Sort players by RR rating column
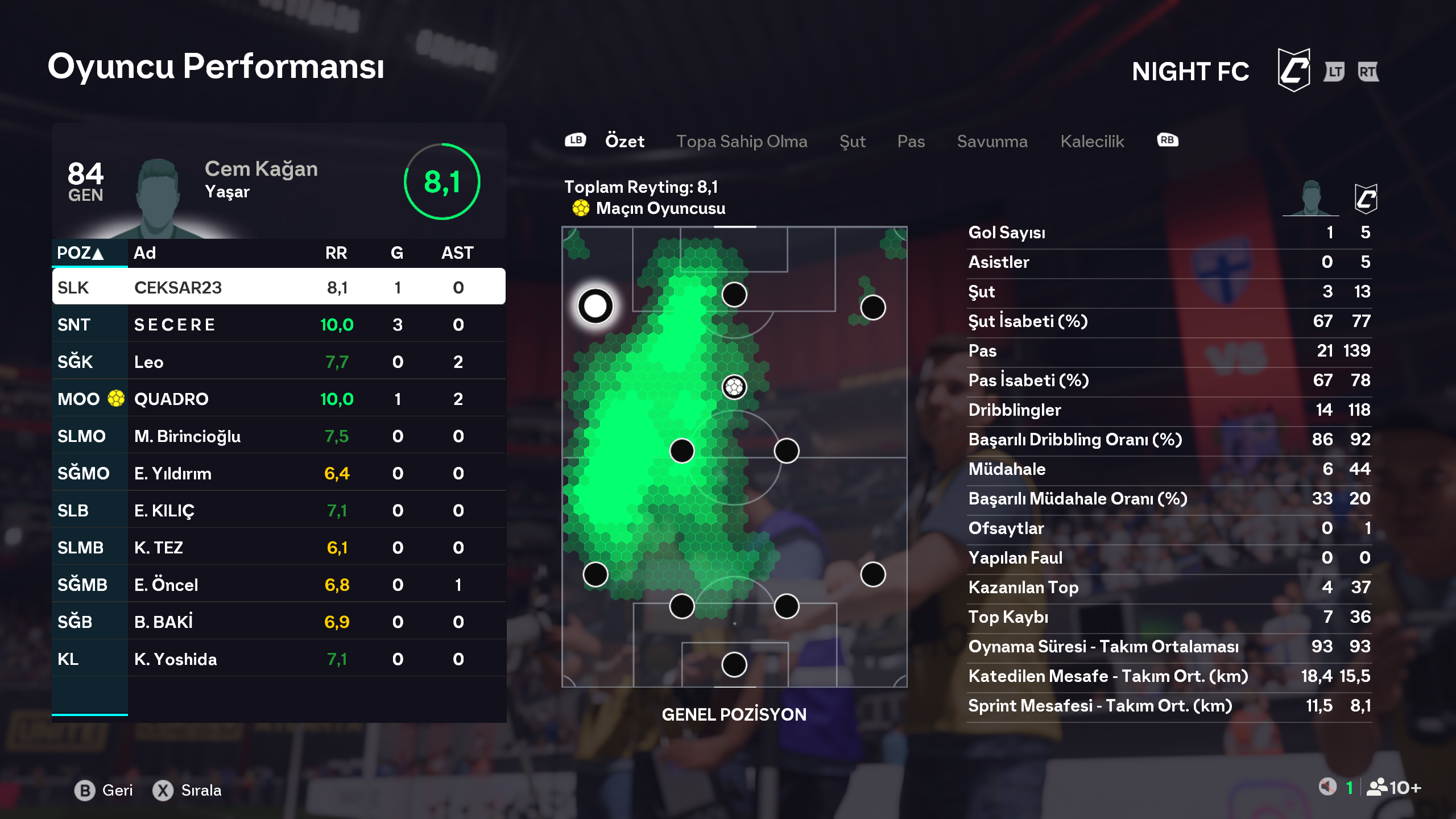Image resolution: width=1456 pixels, height=819 pixels. [x=336, y=253]
